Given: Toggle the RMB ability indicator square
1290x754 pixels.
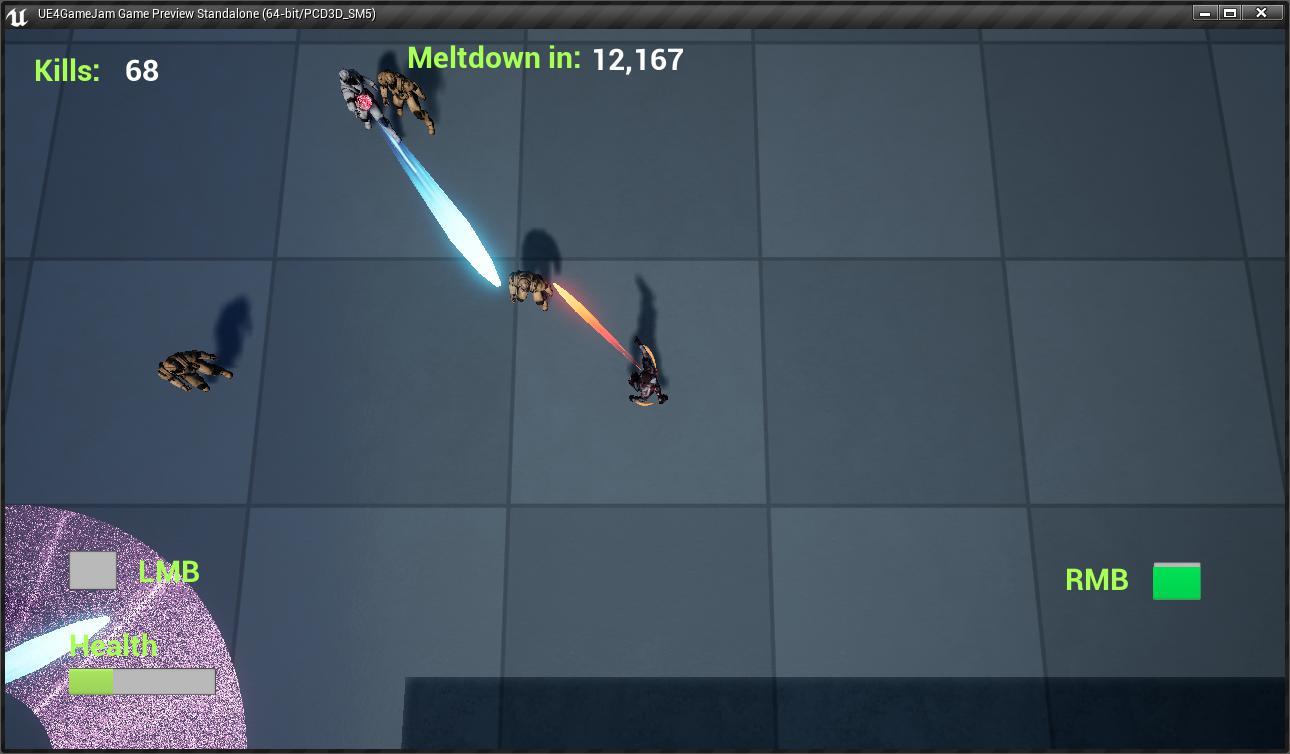Looking at the screenshot, I should (1176, 580).
